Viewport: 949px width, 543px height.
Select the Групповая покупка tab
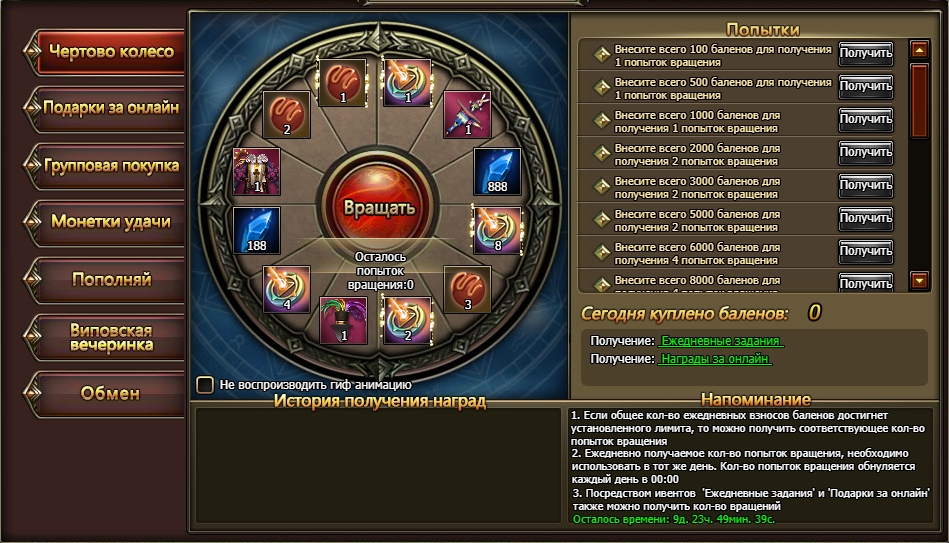tap(110, 165)
